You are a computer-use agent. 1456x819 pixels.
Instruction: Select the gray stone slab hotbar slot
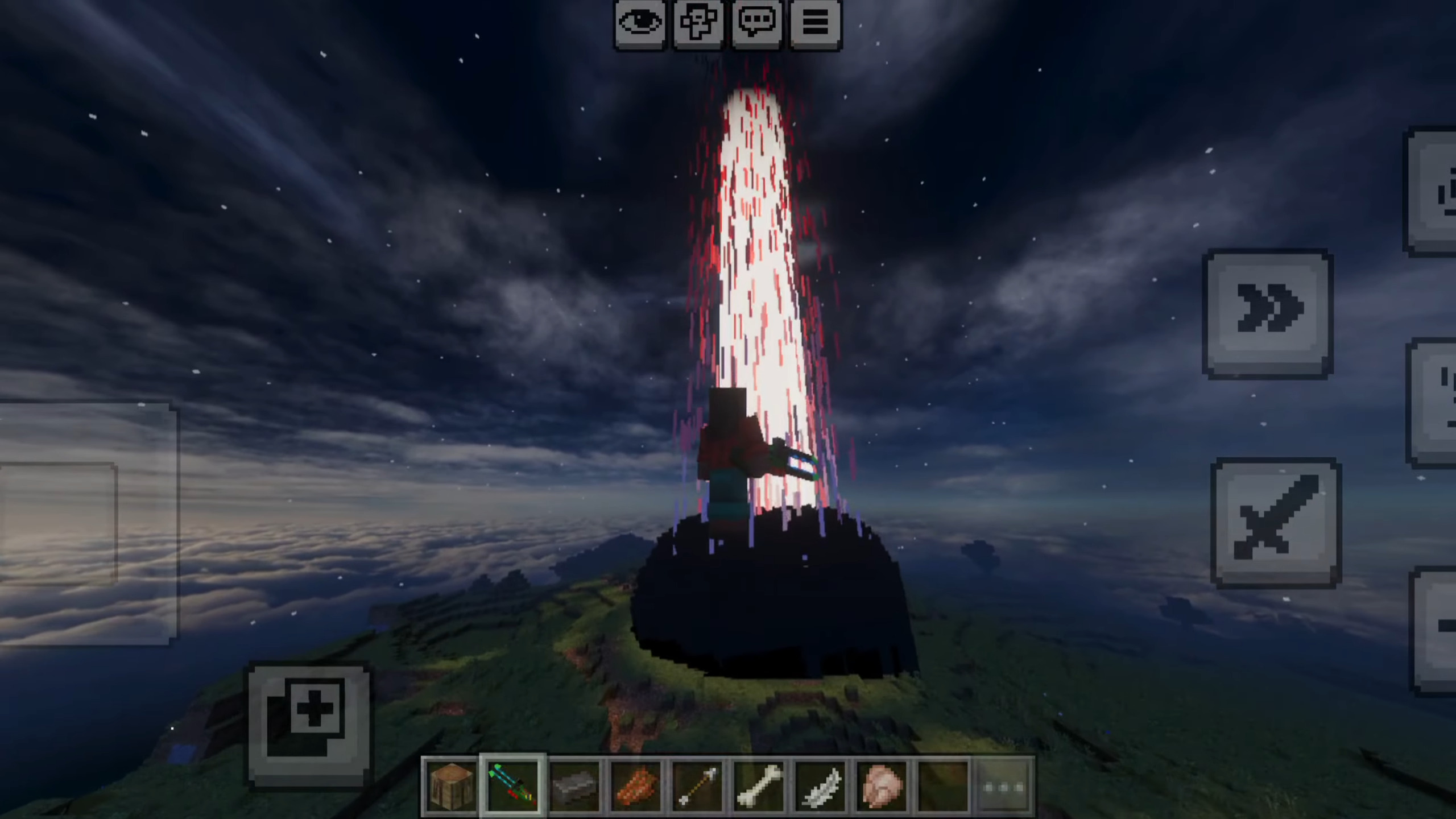[574, 787]
